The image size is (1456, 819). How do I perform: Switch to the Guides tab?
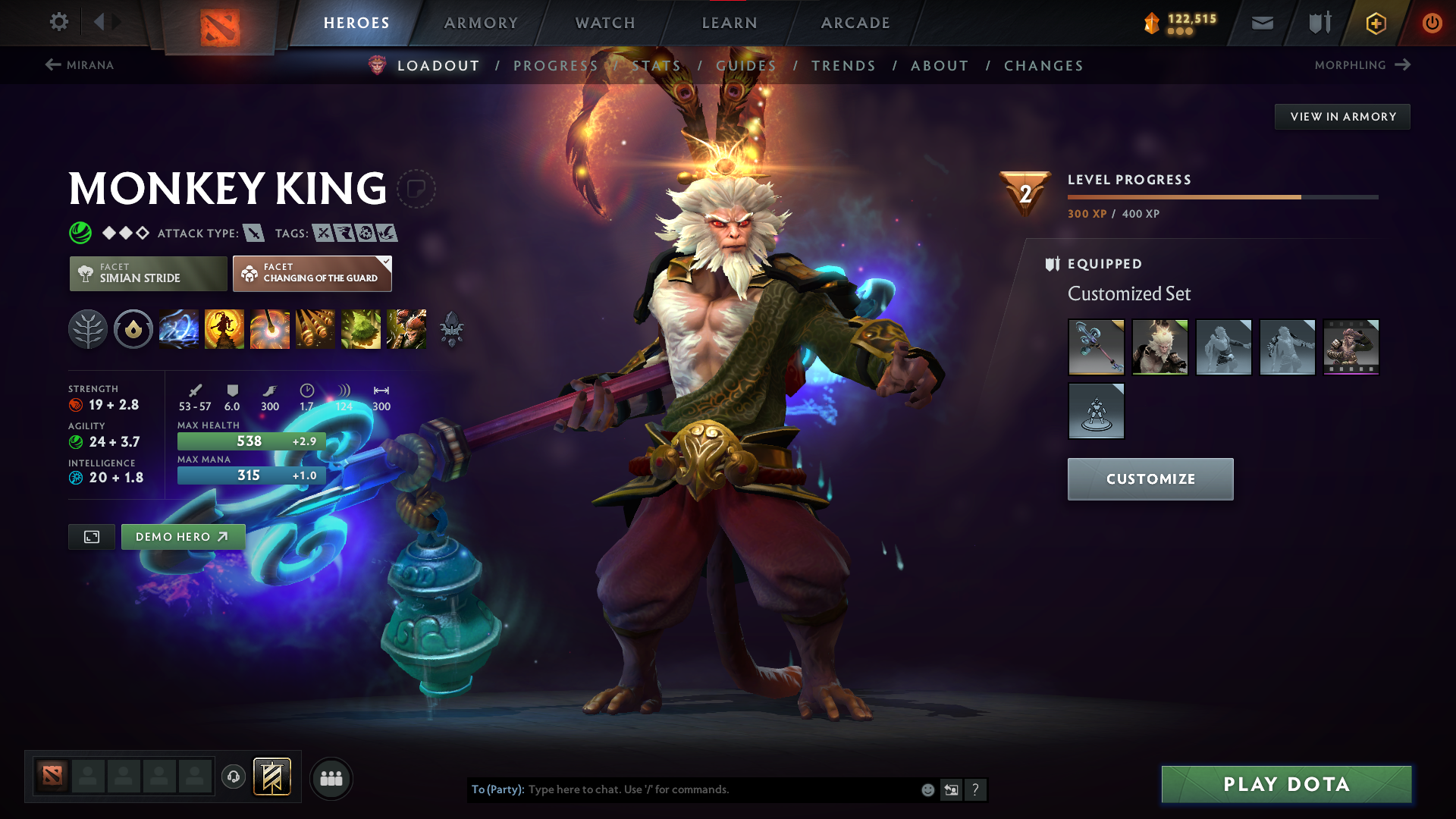pyautogui.click(x=746, y=65)
